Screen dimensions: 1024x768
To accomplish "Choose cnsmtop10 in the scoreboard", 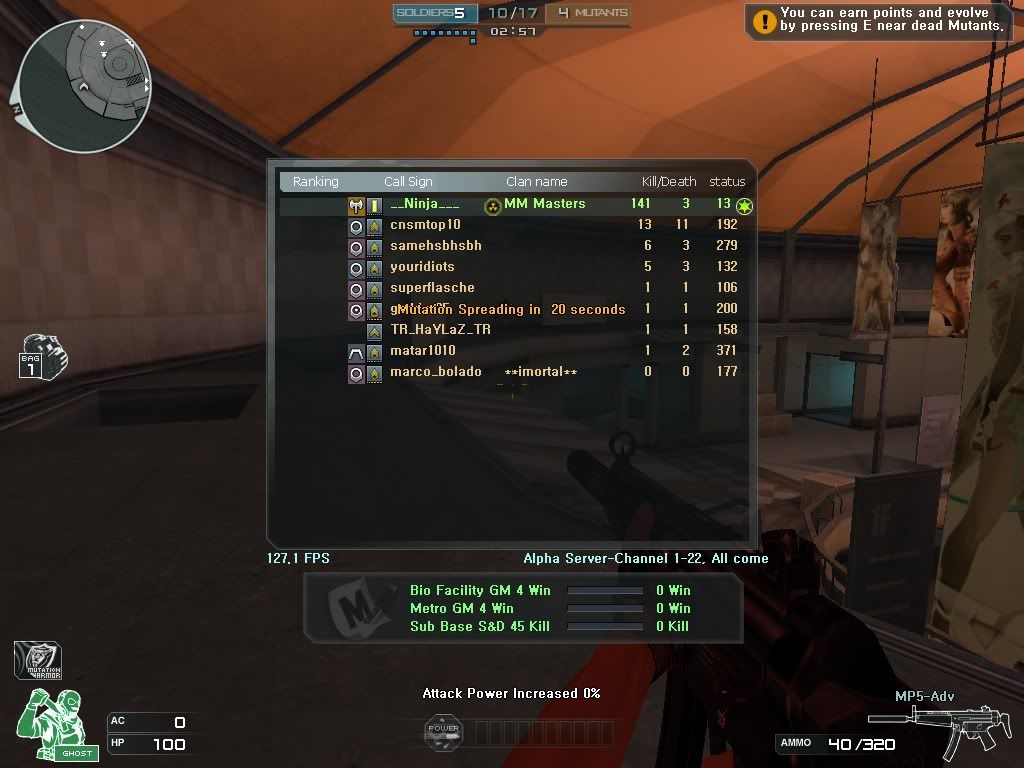I will pos(425,225).
